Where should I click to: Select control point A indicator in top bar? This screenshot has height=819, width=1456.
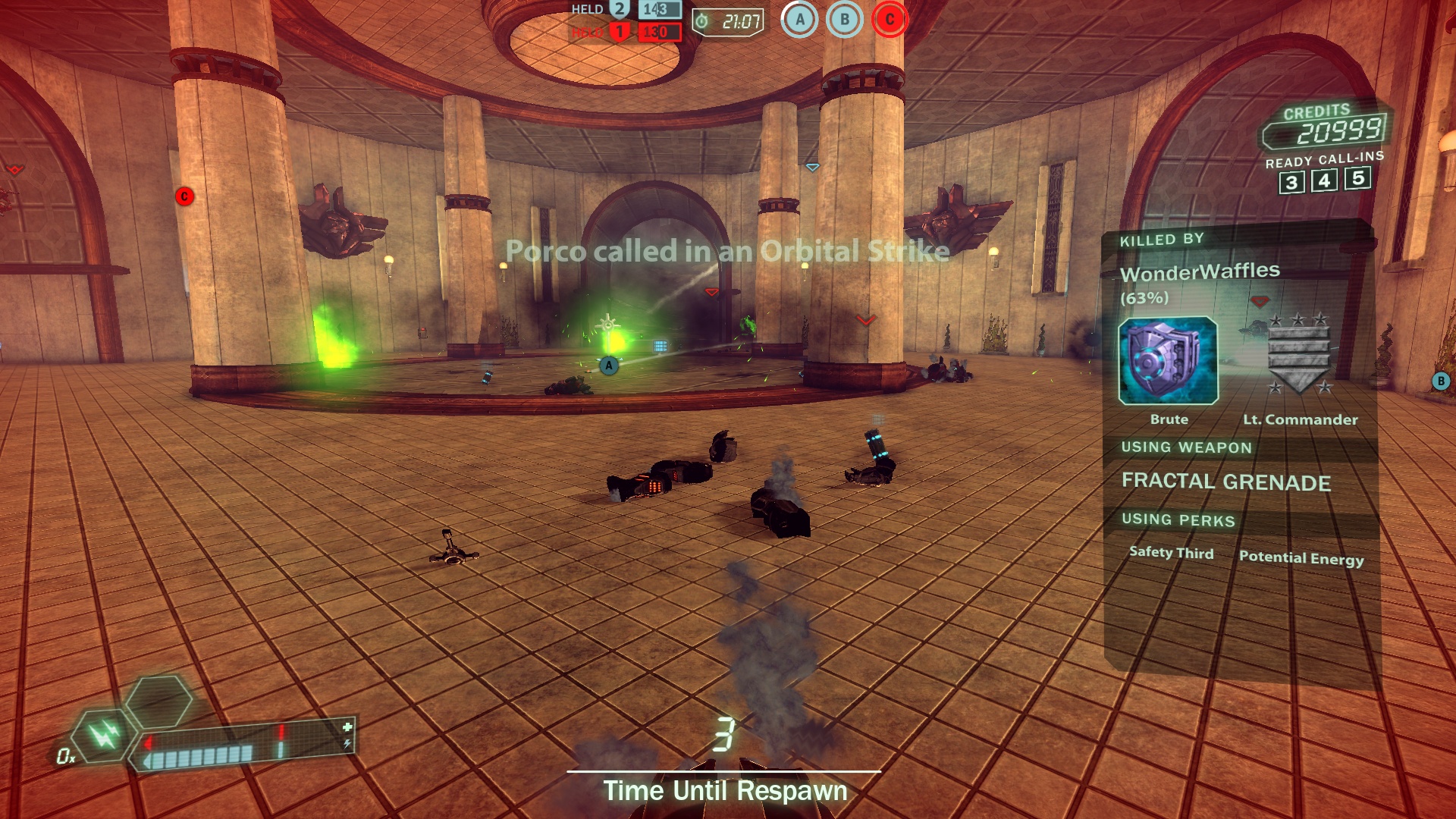click(799, 20)
